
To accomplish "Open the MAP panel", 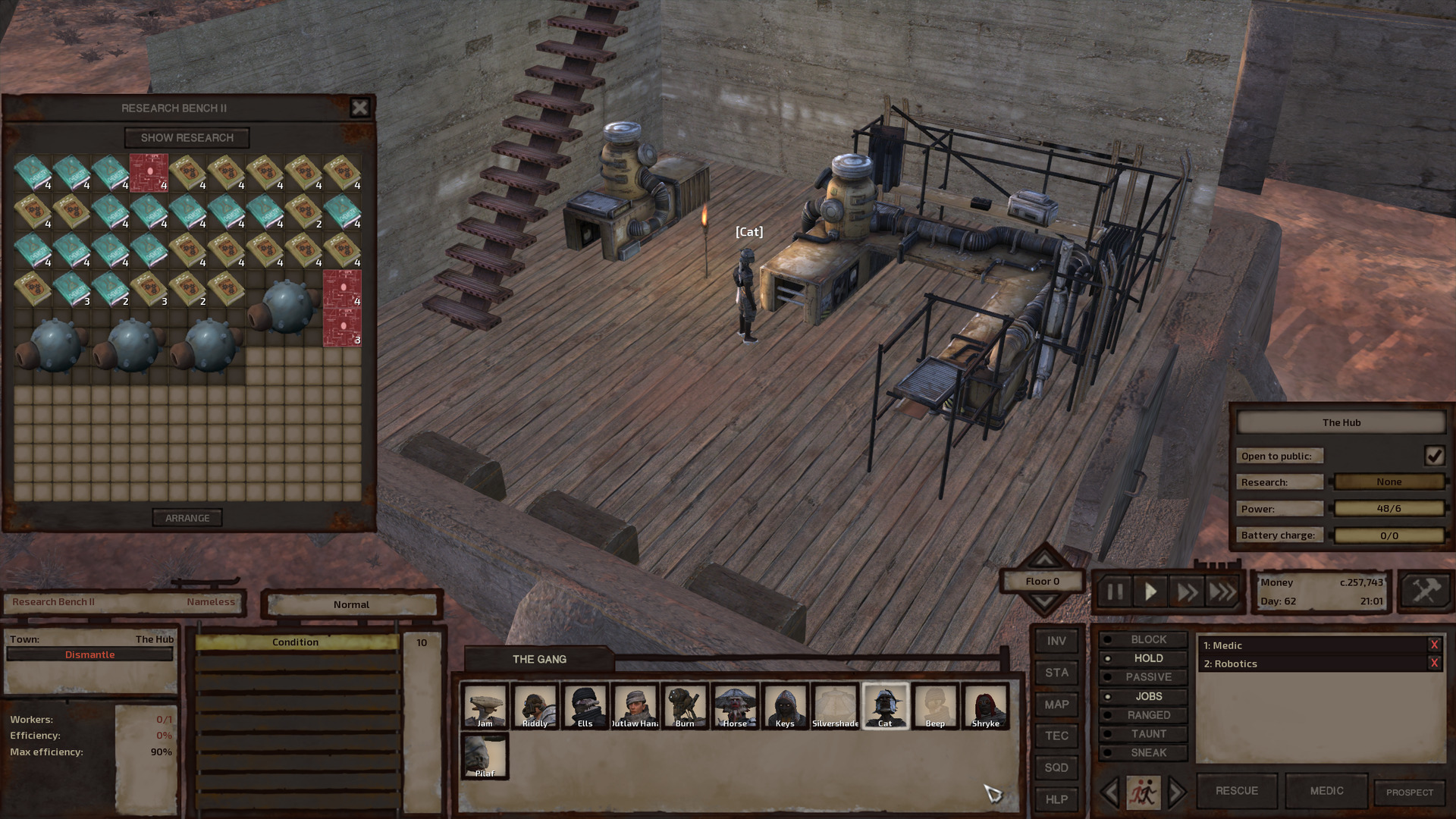I will pos(1056,704).
